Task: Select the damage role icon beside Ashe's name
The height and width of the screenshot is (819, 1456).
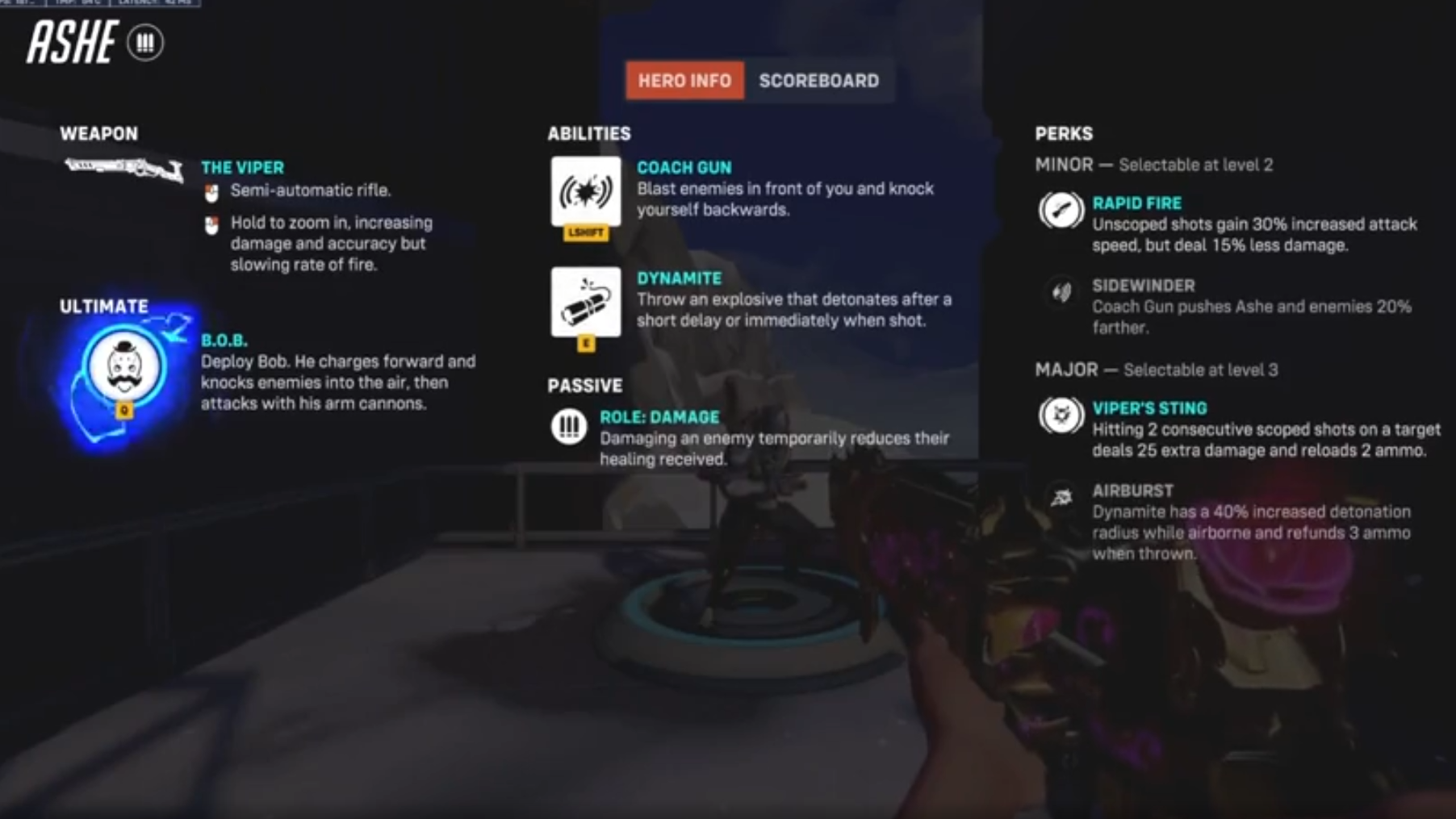Action: [146, 43]
